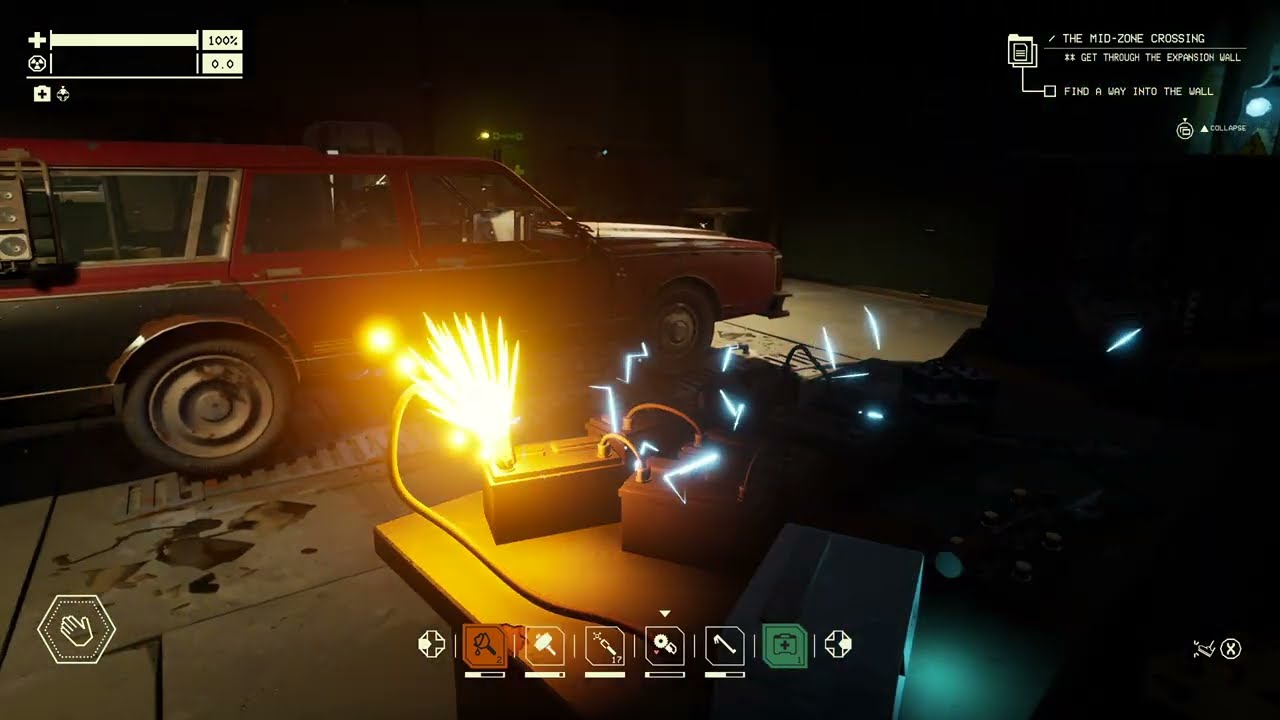
Task: Select the circular saw scrapper tool
Action: [x=665, y=646]
